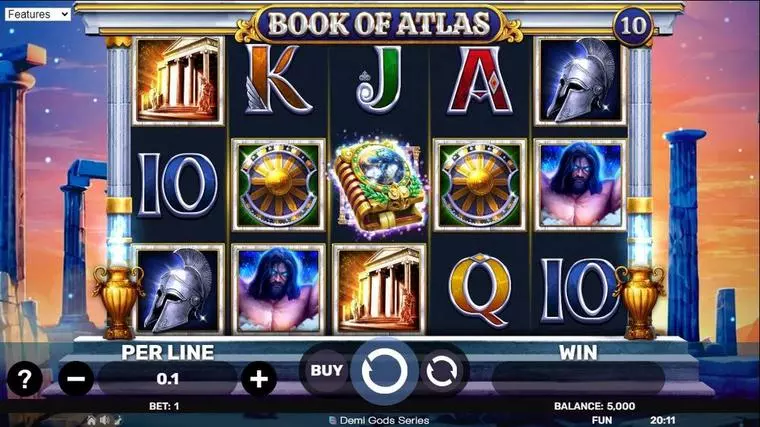The height and width of the screenshot is (427, 760).
Task: Toggle the sound speaker icon
Action: point(103,420)
